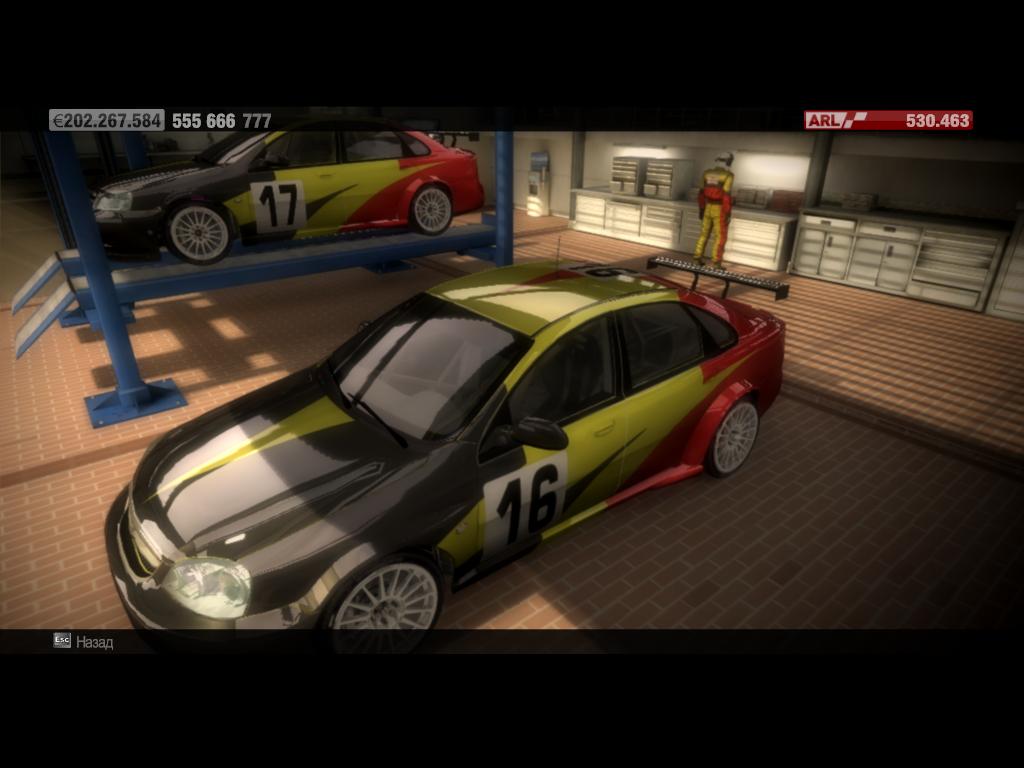The height and width of the screenshot is (768, 1024).
Task: Go back via the Назад button
Action: tap(84, 641)
